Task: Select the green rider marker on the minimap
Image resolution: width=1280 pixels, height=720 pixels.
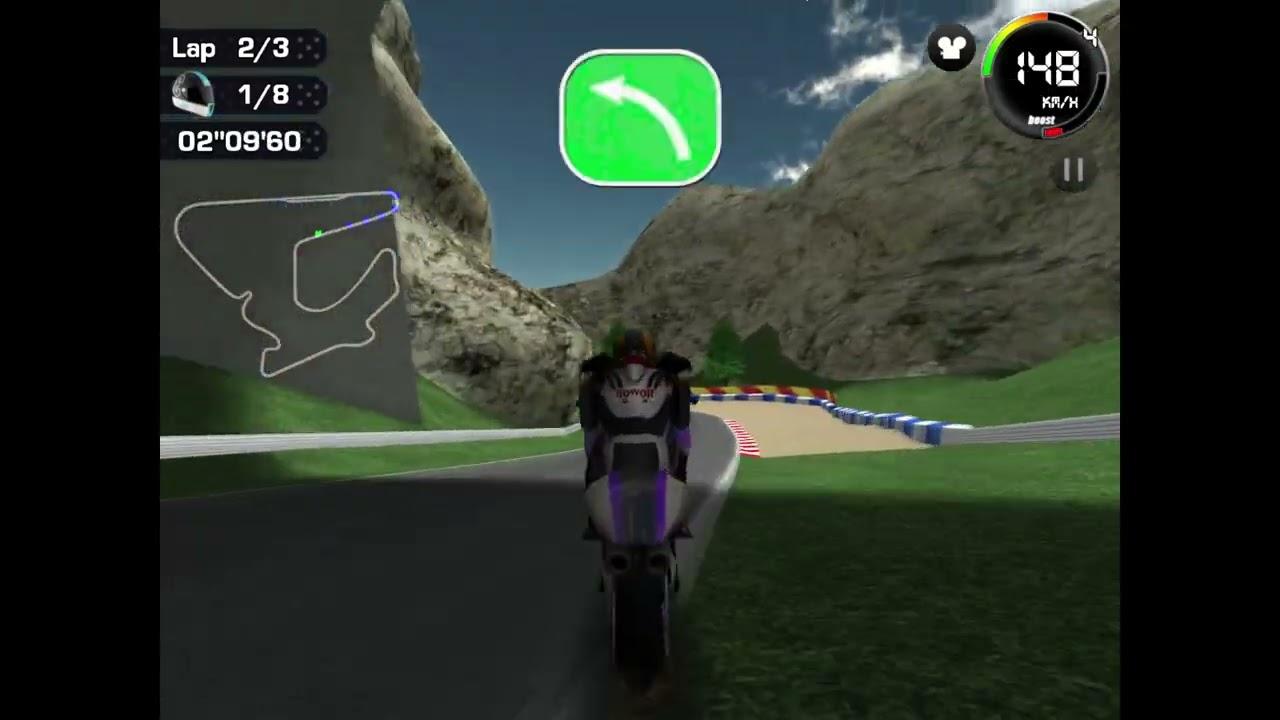Action: coord(316,231)
